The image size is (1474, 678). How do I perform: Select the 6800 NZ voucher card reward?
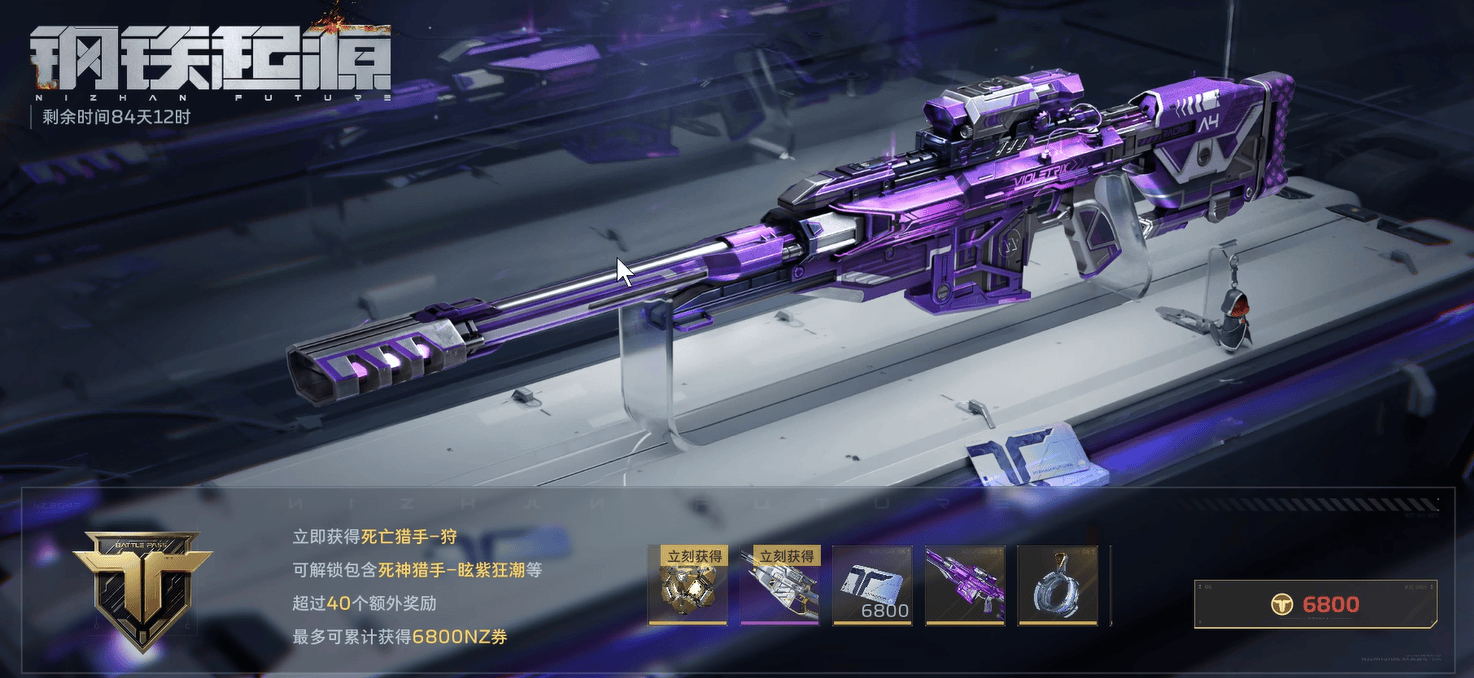tap(872, 586)
